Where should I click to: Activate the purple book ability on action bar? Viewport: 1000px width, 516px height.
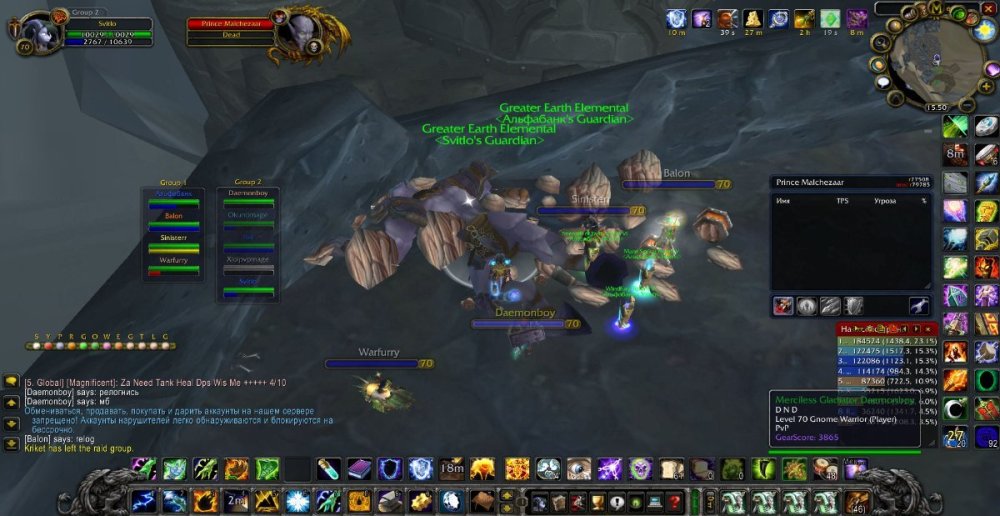tap(360, 469)
